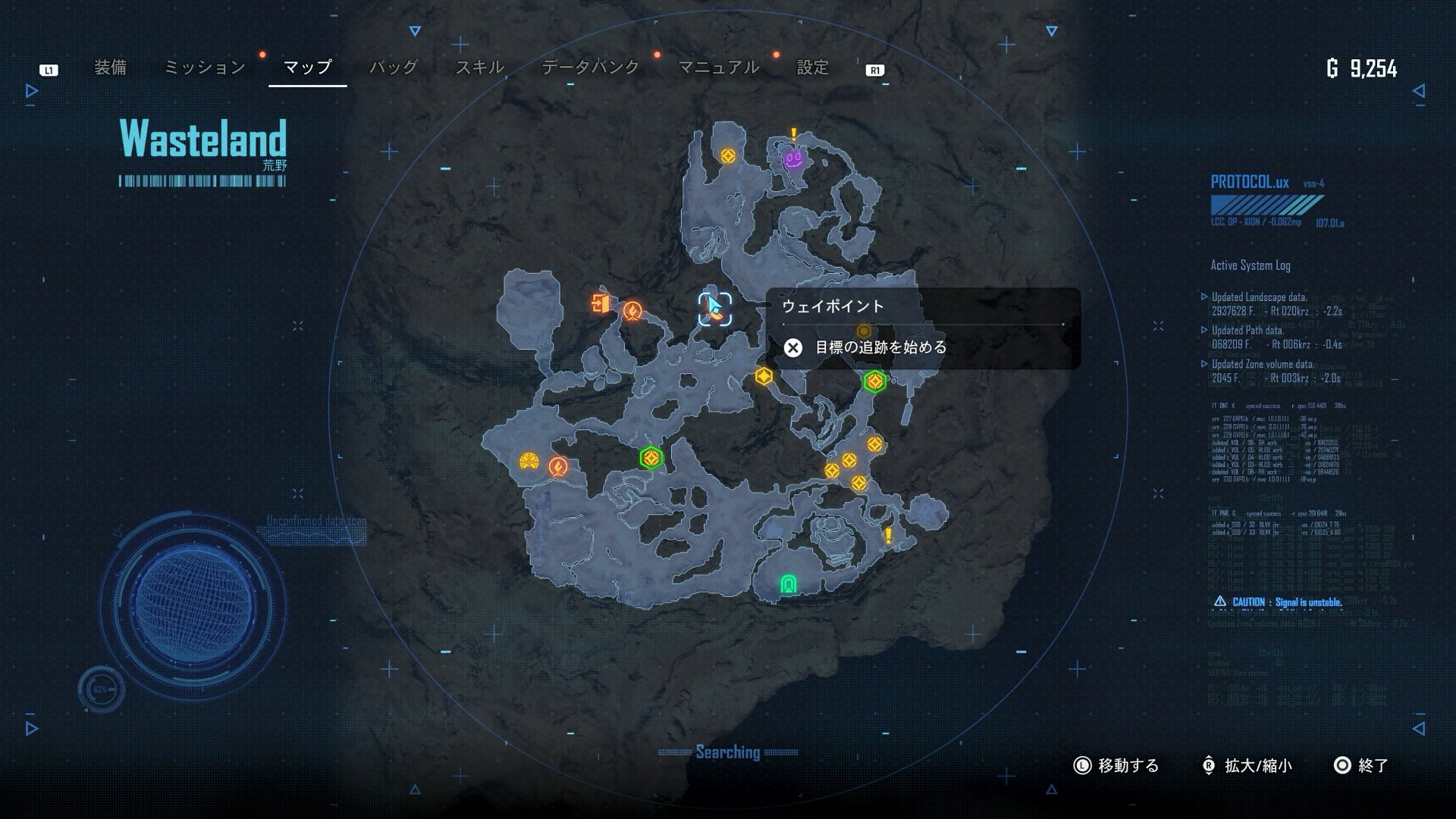Click the green arch gate map marker
The width and height of the screenshot is (1456, 819).
click(x=789, y=584)
